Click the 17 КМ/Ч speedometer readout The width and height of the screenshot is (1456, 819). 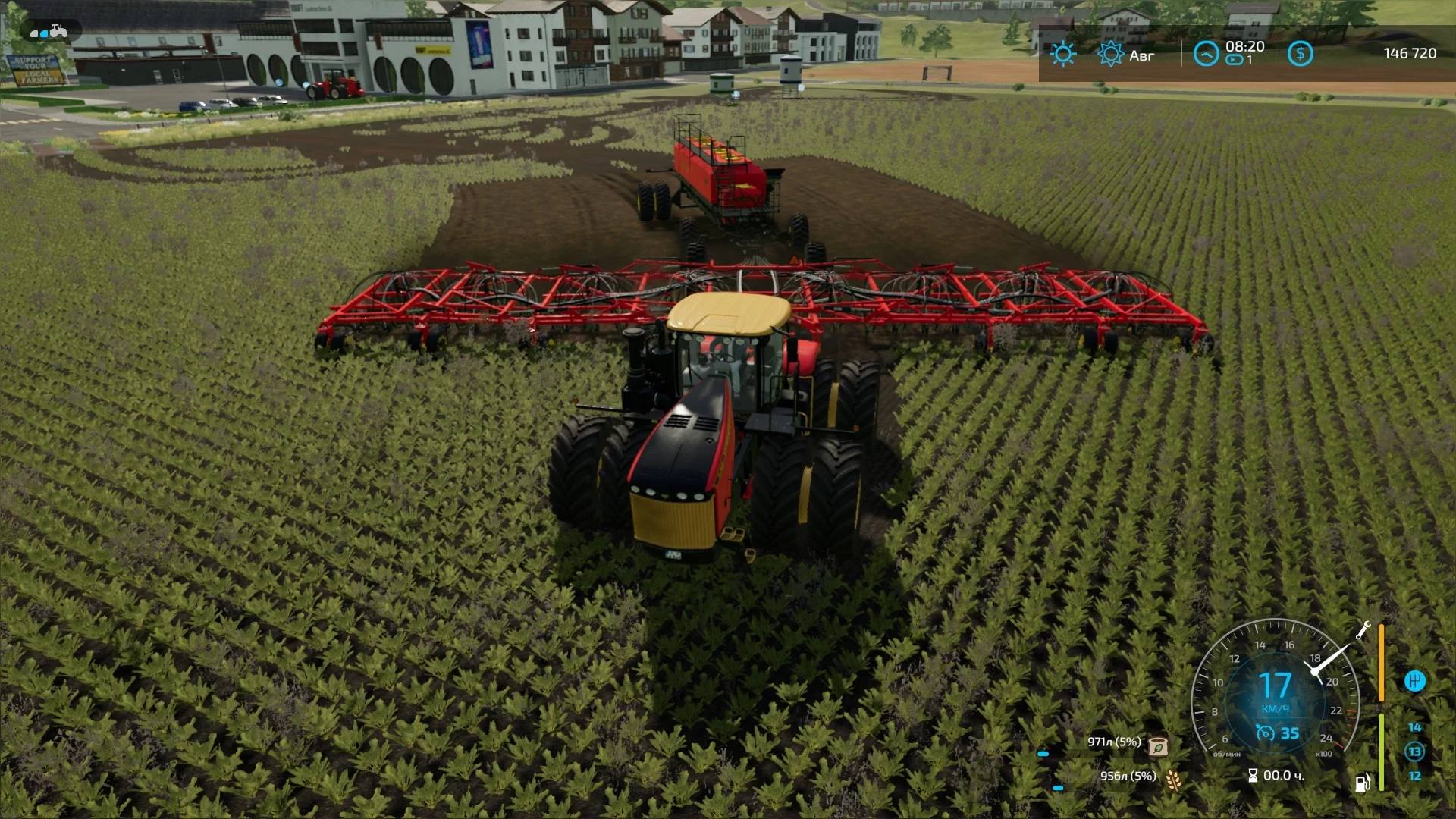1276,689
